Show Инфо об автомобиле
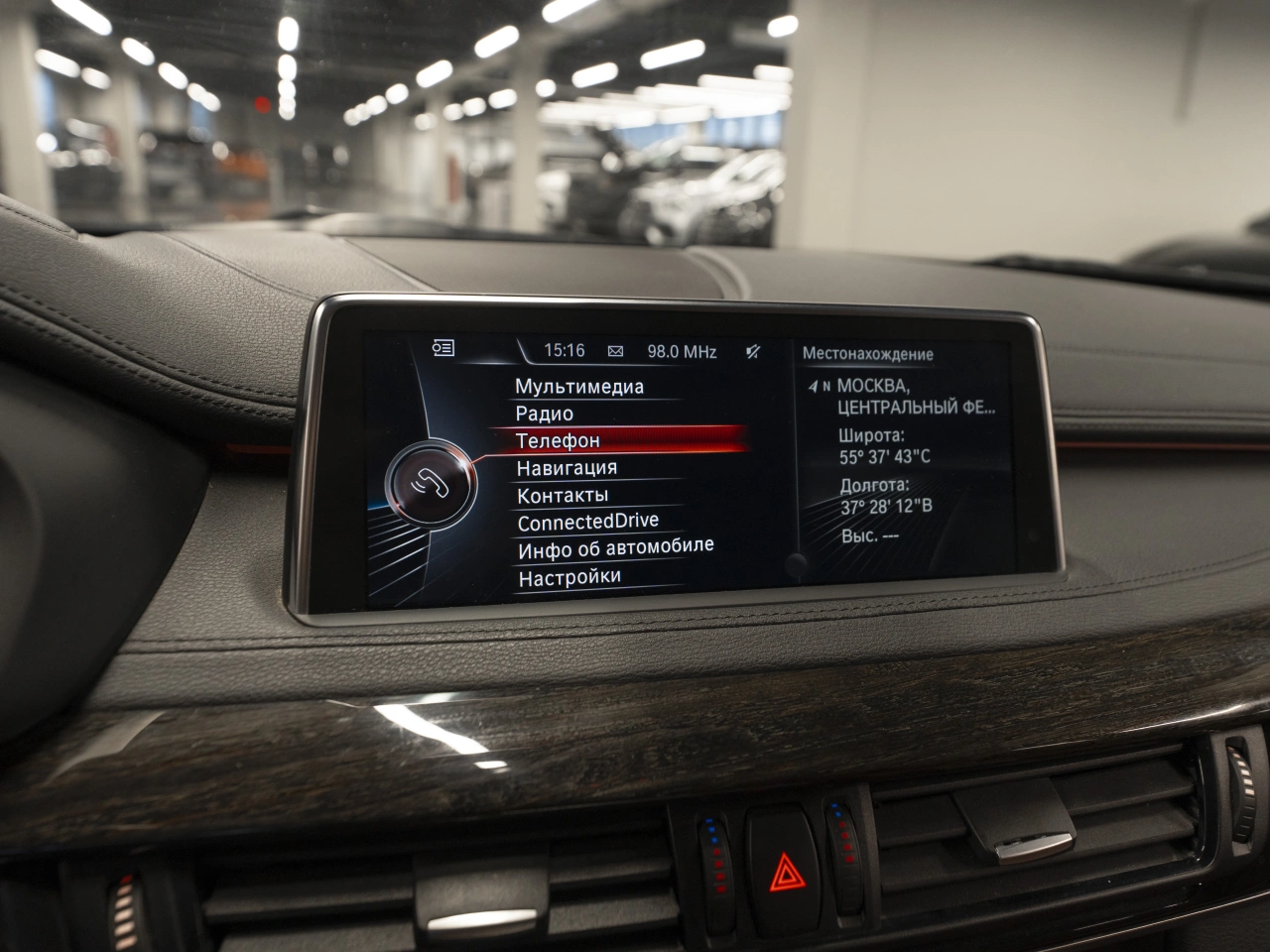Screen dimensions: 1270x952 pos(615,547)
